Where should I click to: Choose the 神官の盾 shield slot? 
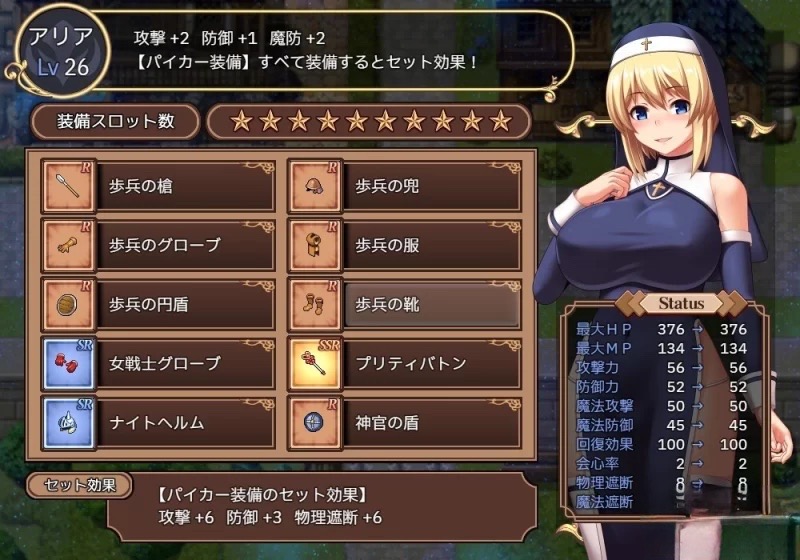(406, 421)
